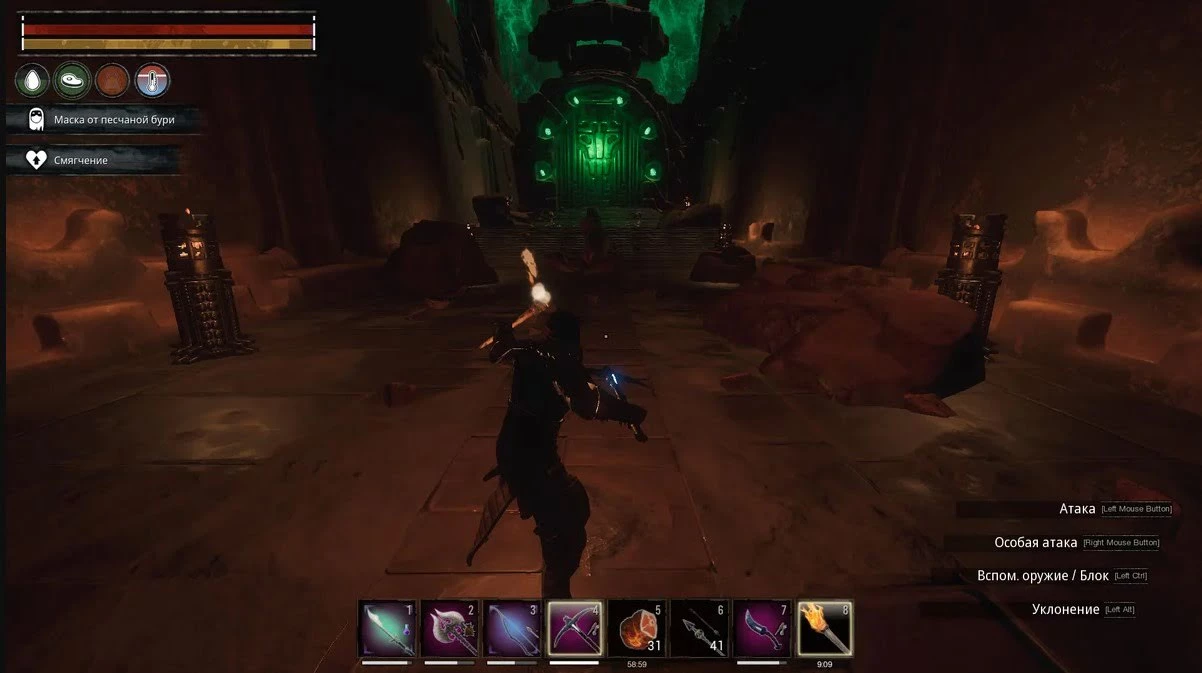Click the water drop thirst status icon
The height and width of the screenshot is (673, 1202).
(32, 80)
